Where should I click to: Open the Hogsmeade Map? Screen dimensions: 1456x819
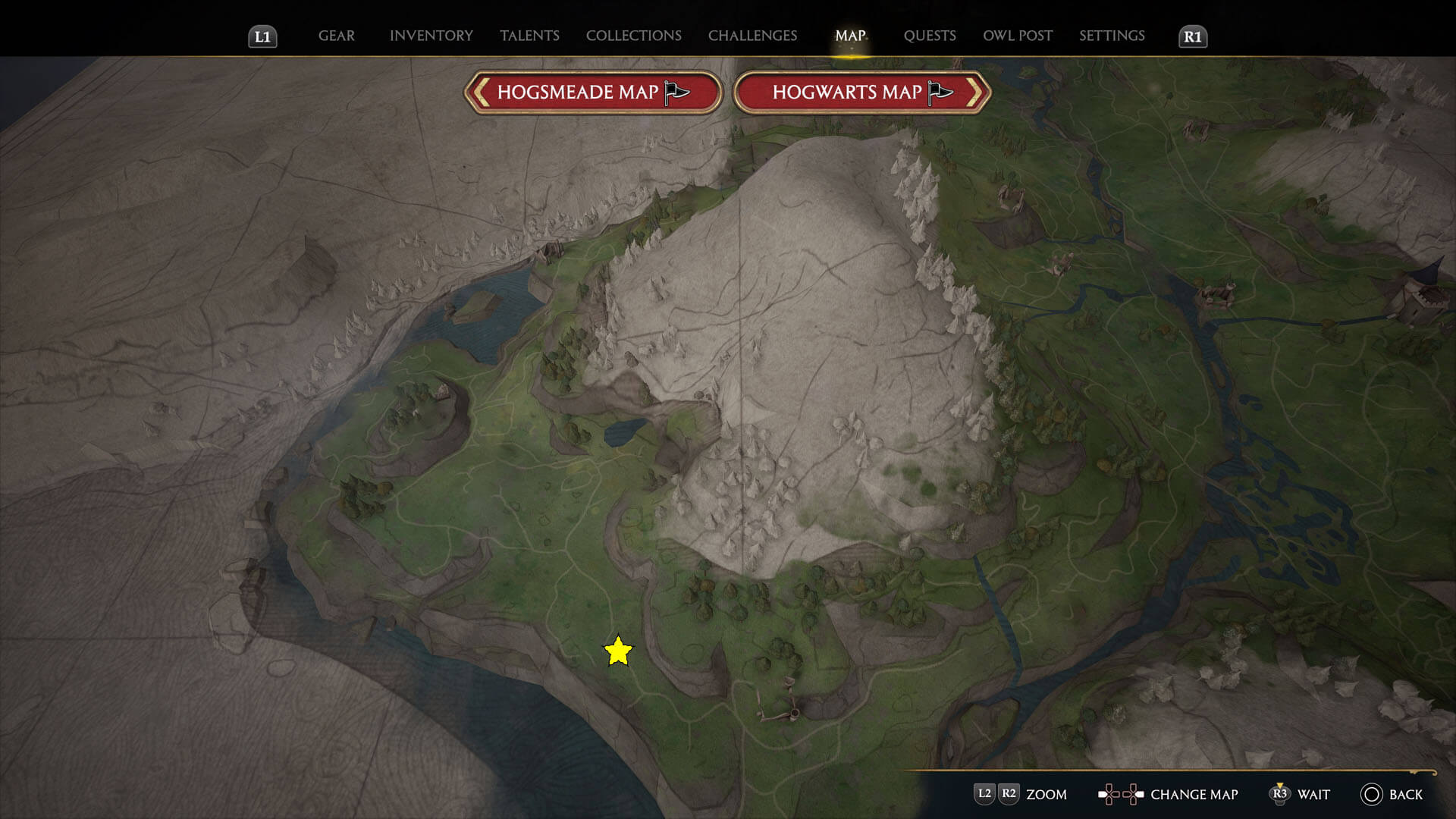(x=592, y=91)
